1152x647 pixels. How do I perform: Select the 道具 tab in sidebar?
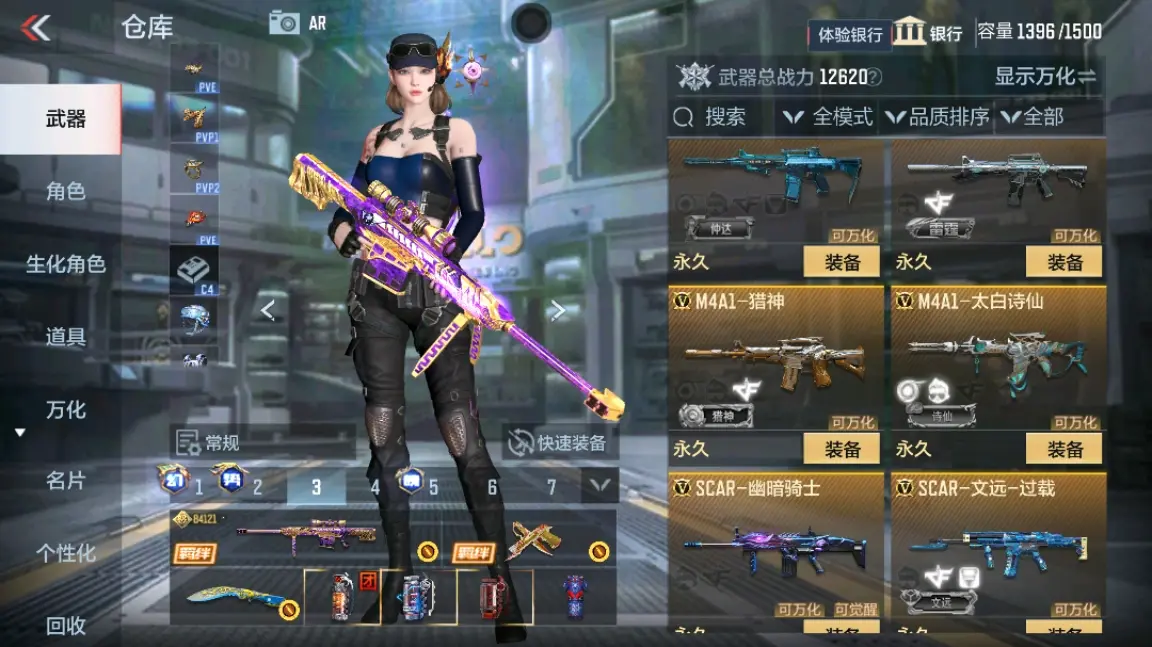pos(65,337)
